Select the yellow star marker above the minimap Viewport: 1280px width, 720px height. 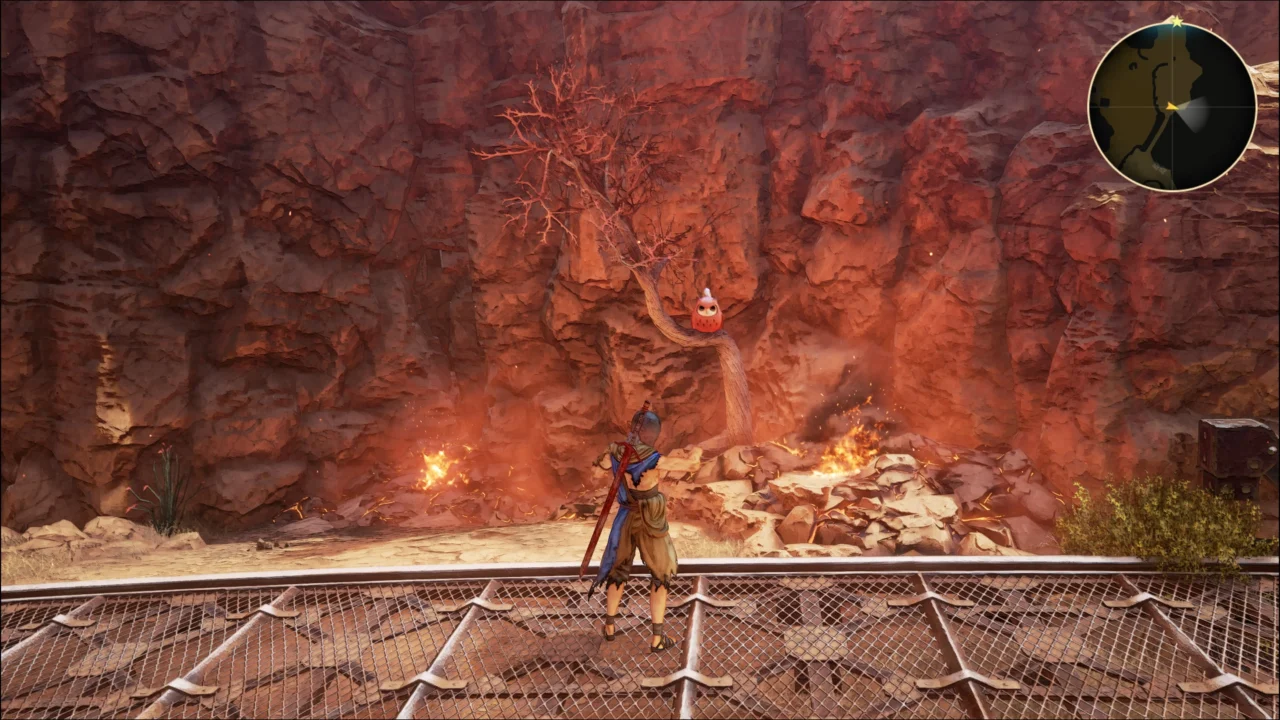click(x=1177, y=22)
